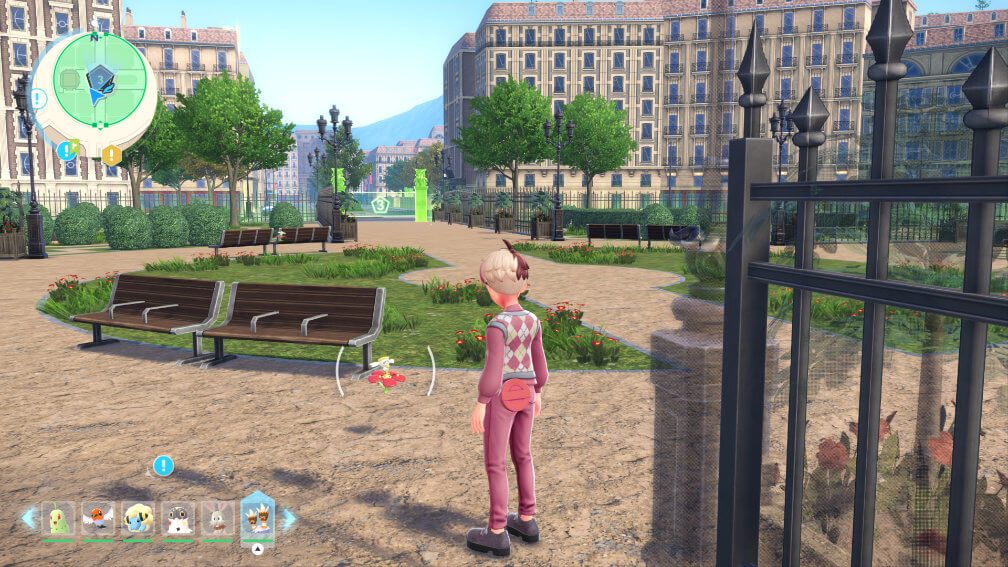Select the blue exclamation marker with green flag
The image size is (1008, 567).
66,150
